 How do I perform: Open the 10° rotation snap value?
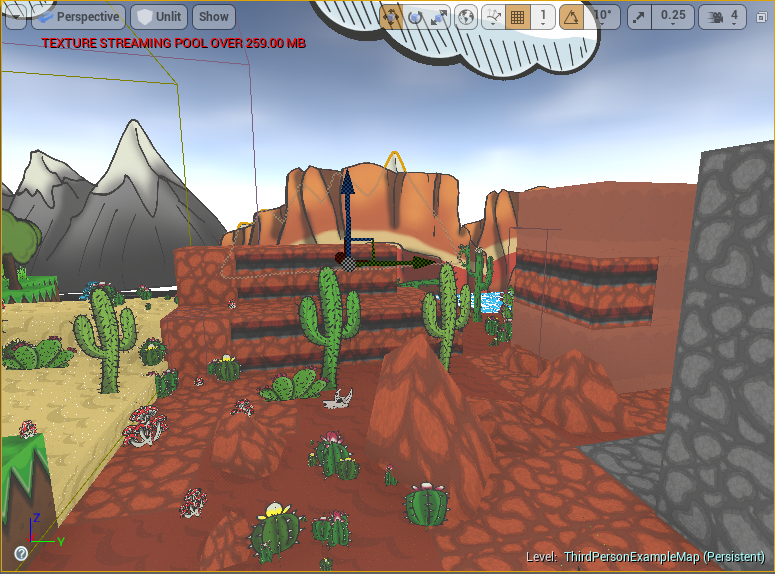click(603, 17)
